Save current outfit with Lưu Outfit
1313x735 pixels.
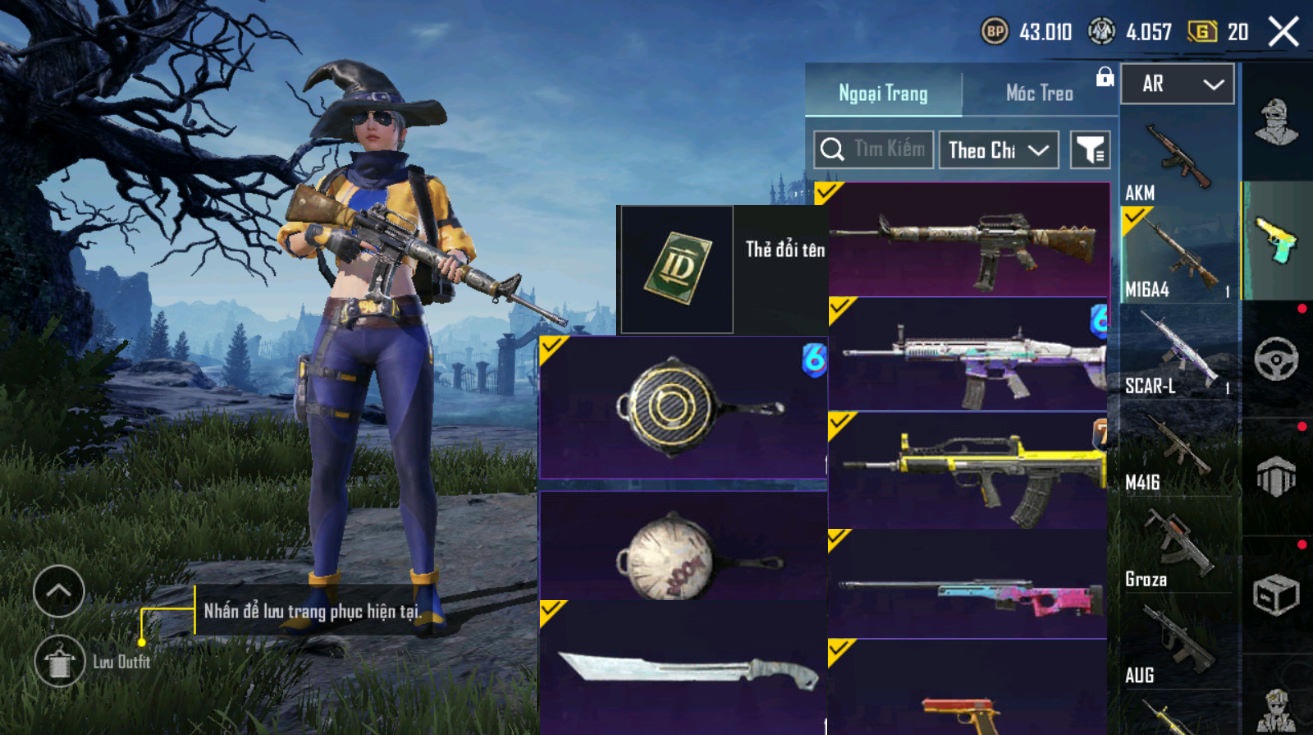tap(58, 661)
